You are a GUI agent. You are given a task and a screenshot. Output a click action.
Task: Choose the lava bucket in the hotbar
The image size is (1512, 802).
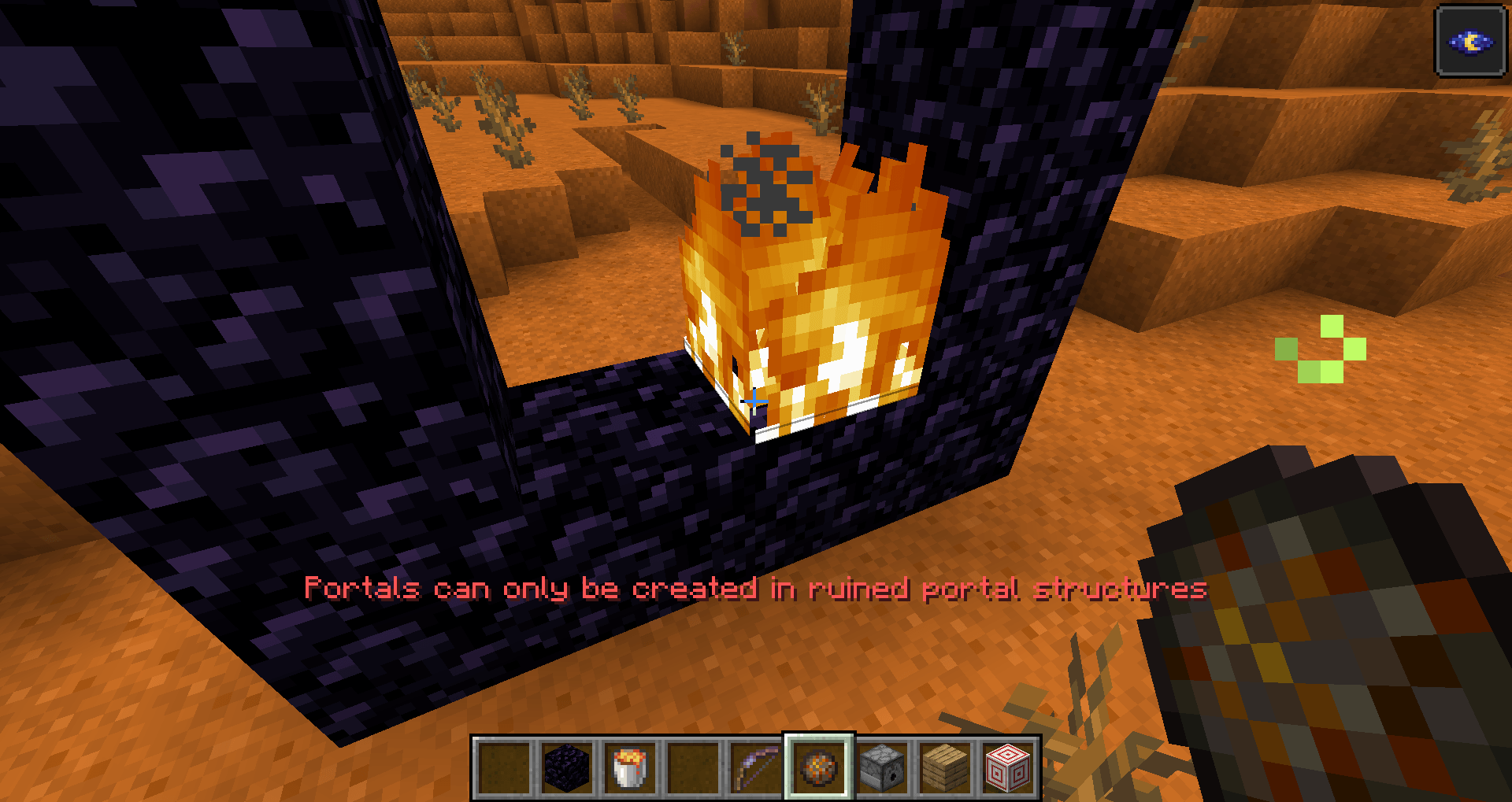[x=630, y=767]
